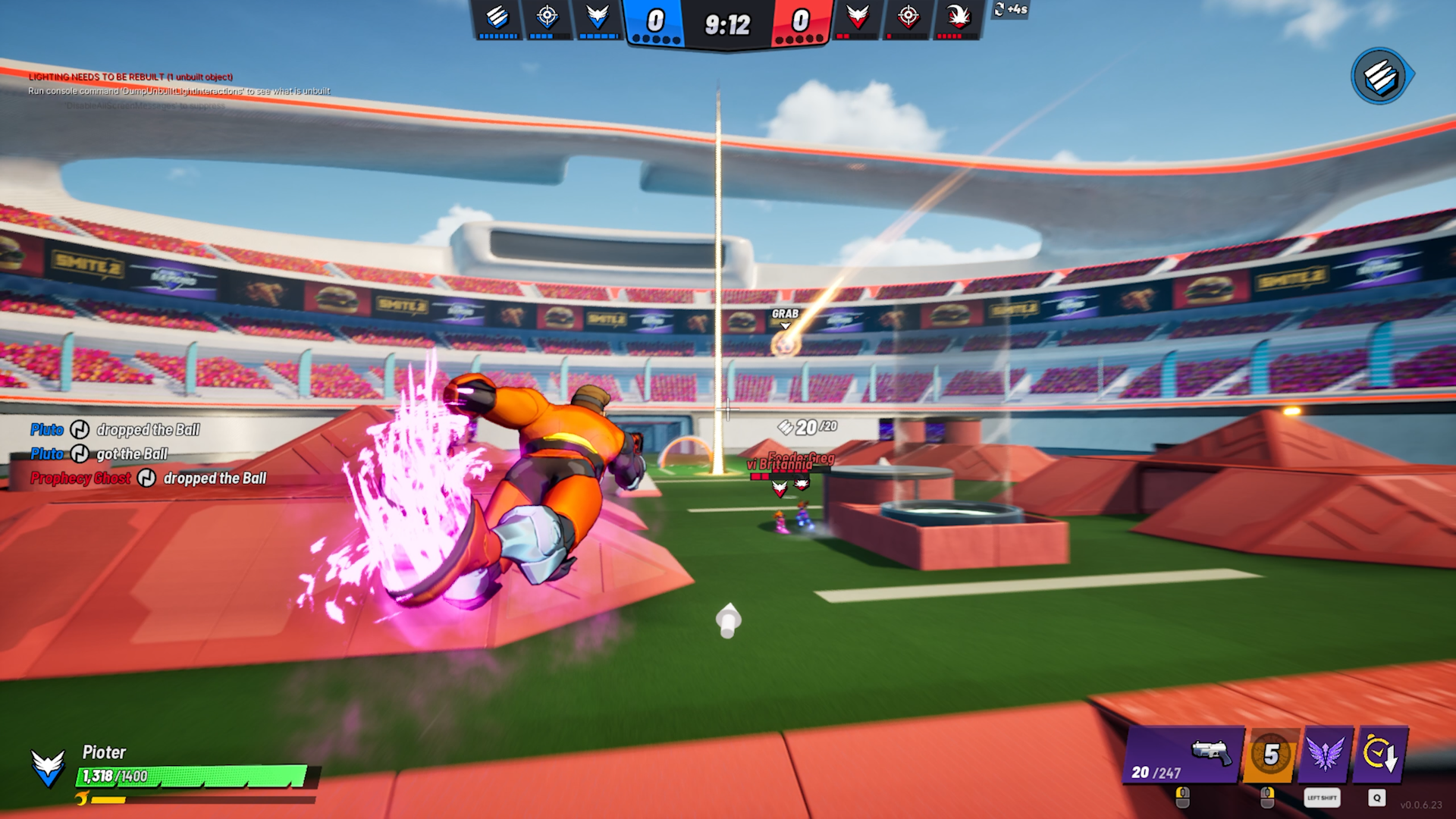This screenshot has width=1456, height=819.
Task: Click the team emblem in the top-right corner
Action: click(x=1378, y=74)
